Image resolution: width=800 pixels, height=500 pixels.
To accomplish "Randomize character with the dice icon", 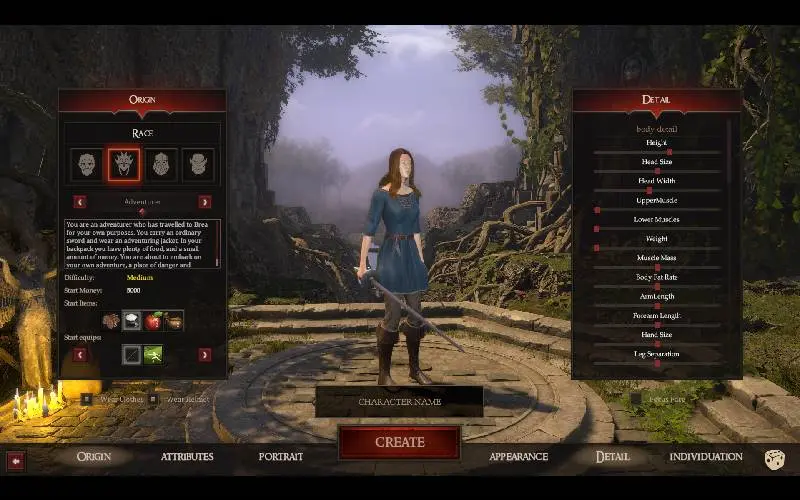I will tap(774, 459).
